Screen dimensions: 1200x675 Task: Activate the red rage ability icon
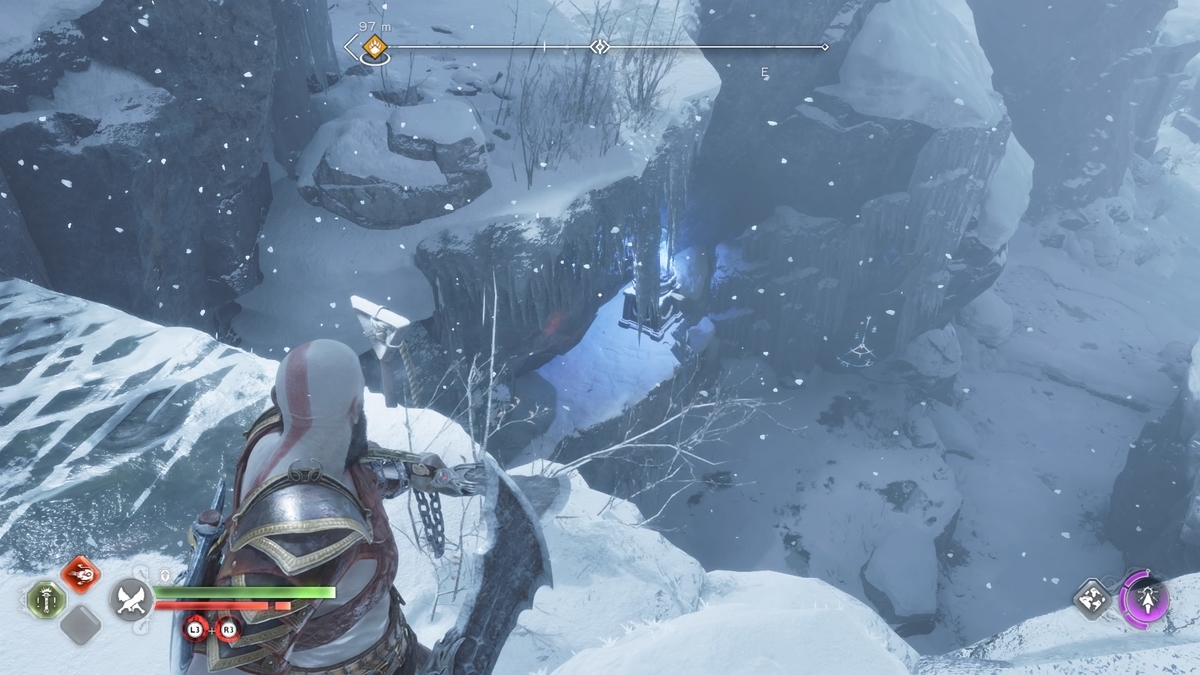pyautogui.click(x=80, y=574)
